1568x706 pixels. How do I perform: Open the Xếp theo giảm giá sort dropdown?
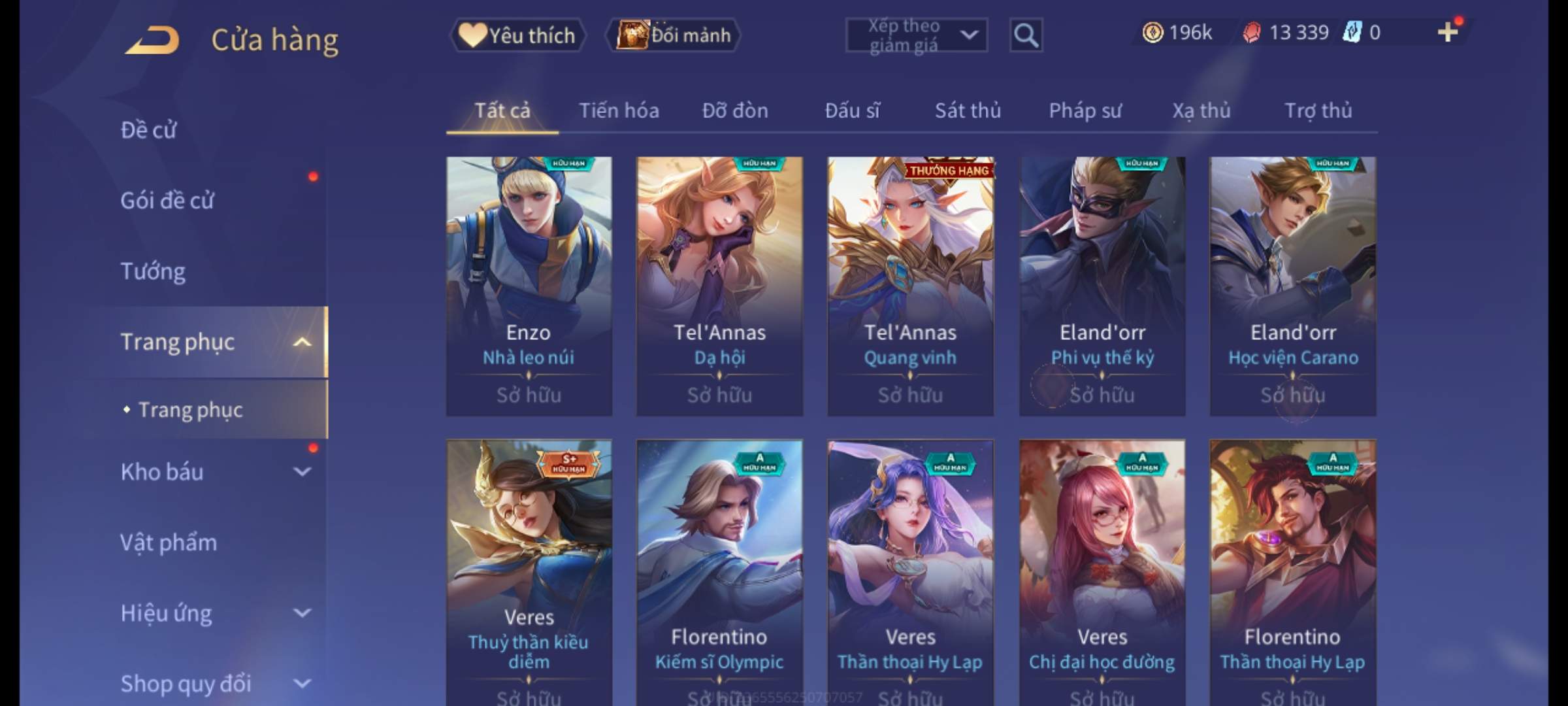(916, 35)
